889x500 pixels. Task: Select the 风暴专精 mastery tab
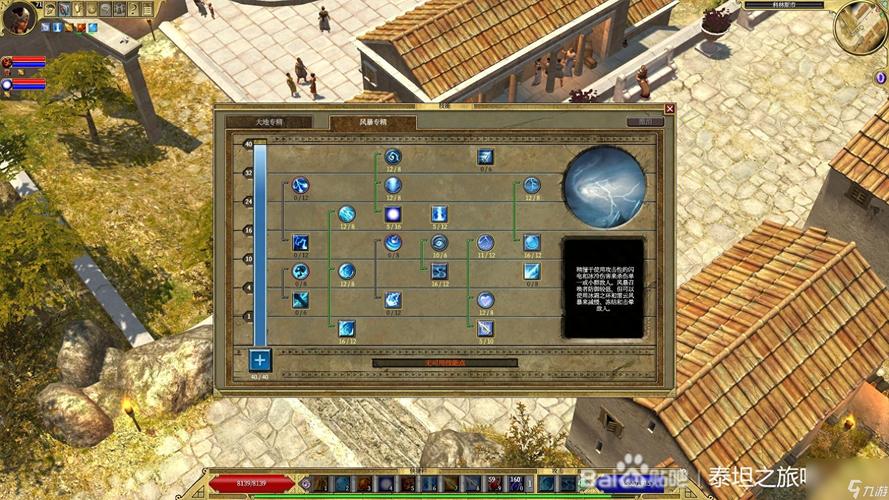[373, 122]
